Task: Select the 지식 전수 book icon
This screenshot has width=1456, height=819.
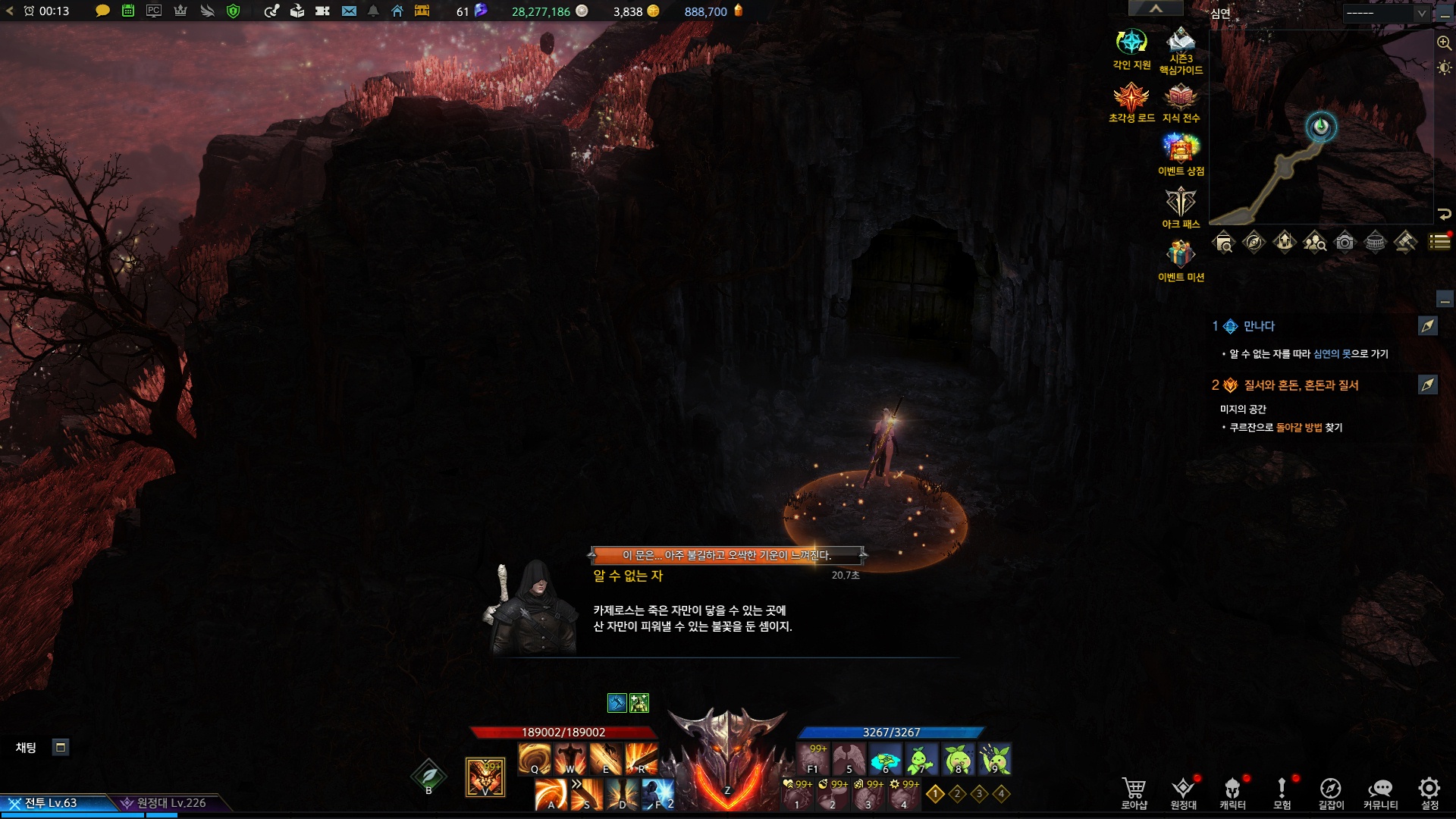Action: pyautogui.click(x=1181, y=97)
